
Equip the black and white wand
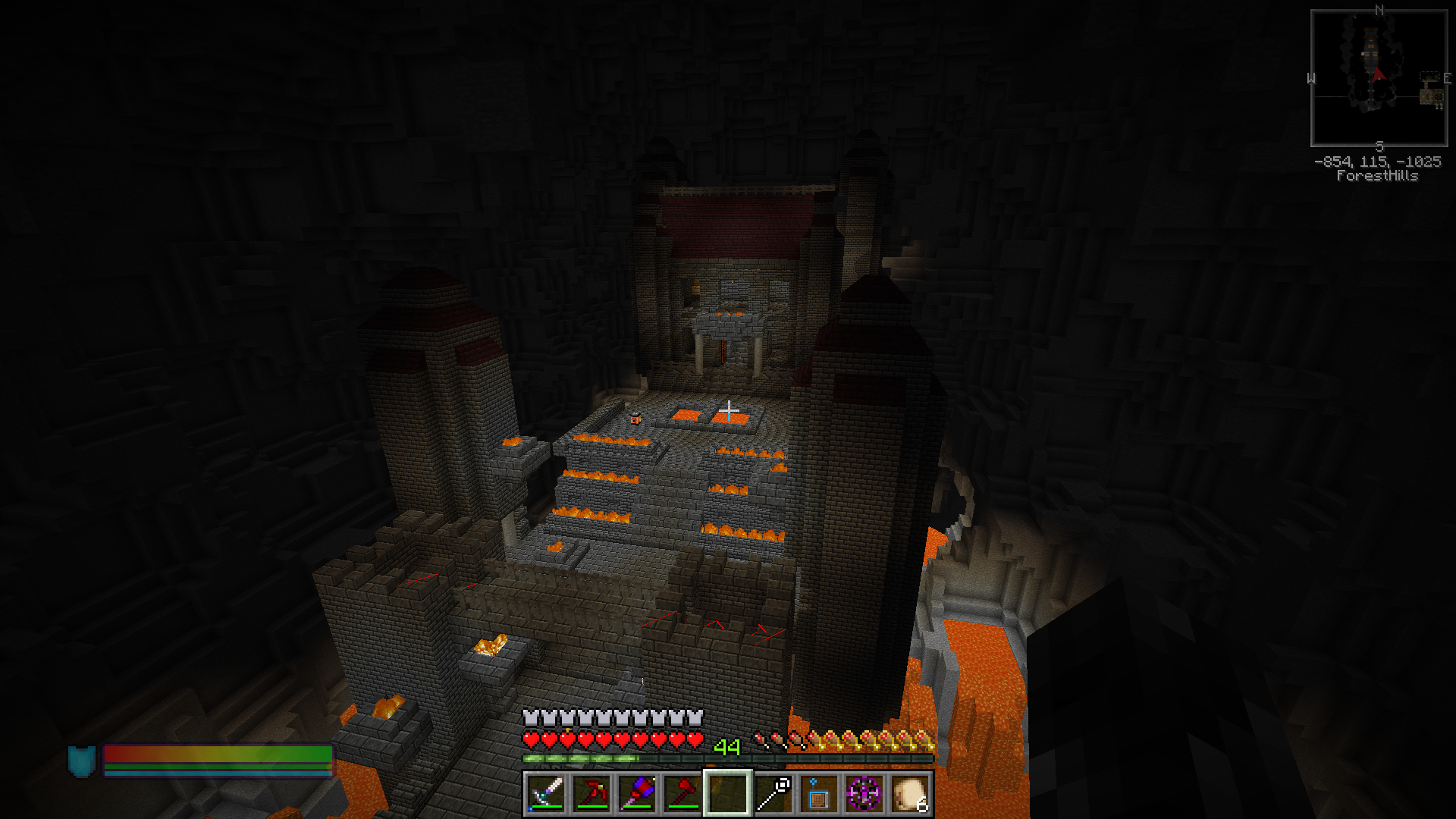773,794
